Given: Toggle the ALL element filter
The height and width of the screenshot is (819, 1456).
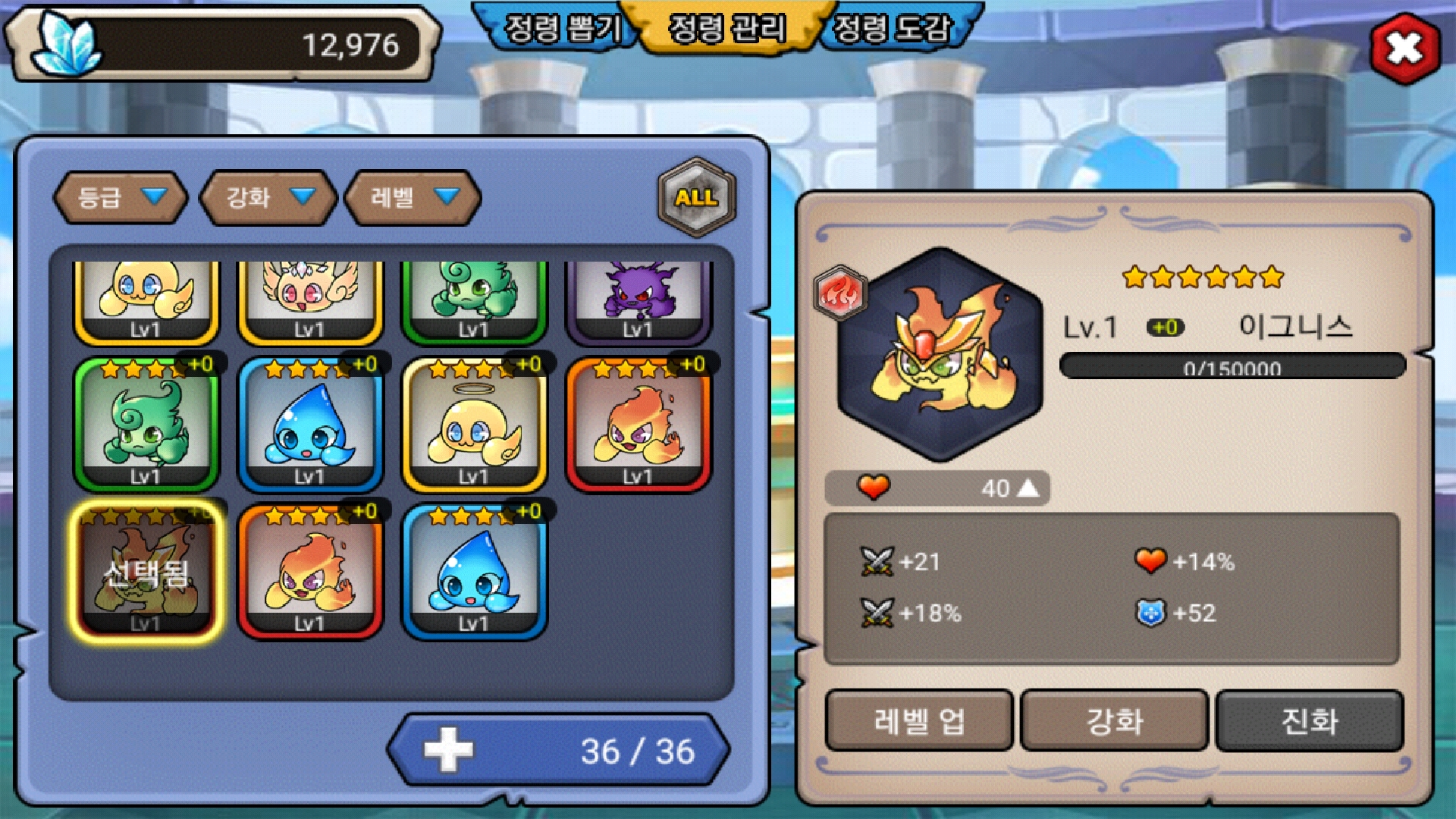Looking at the screenshot, I should point(696,197).
